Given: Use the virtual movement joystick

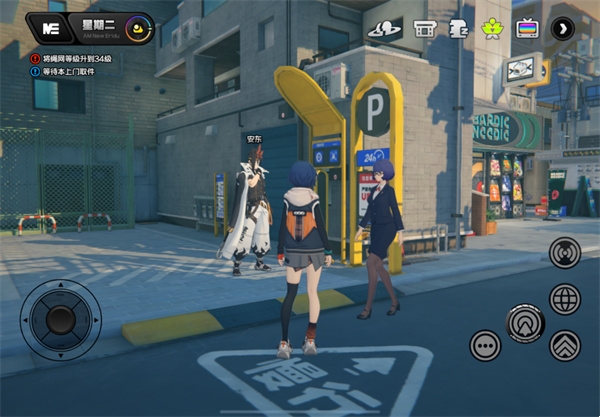Looking at the screenshot, I should click(60, 319).
